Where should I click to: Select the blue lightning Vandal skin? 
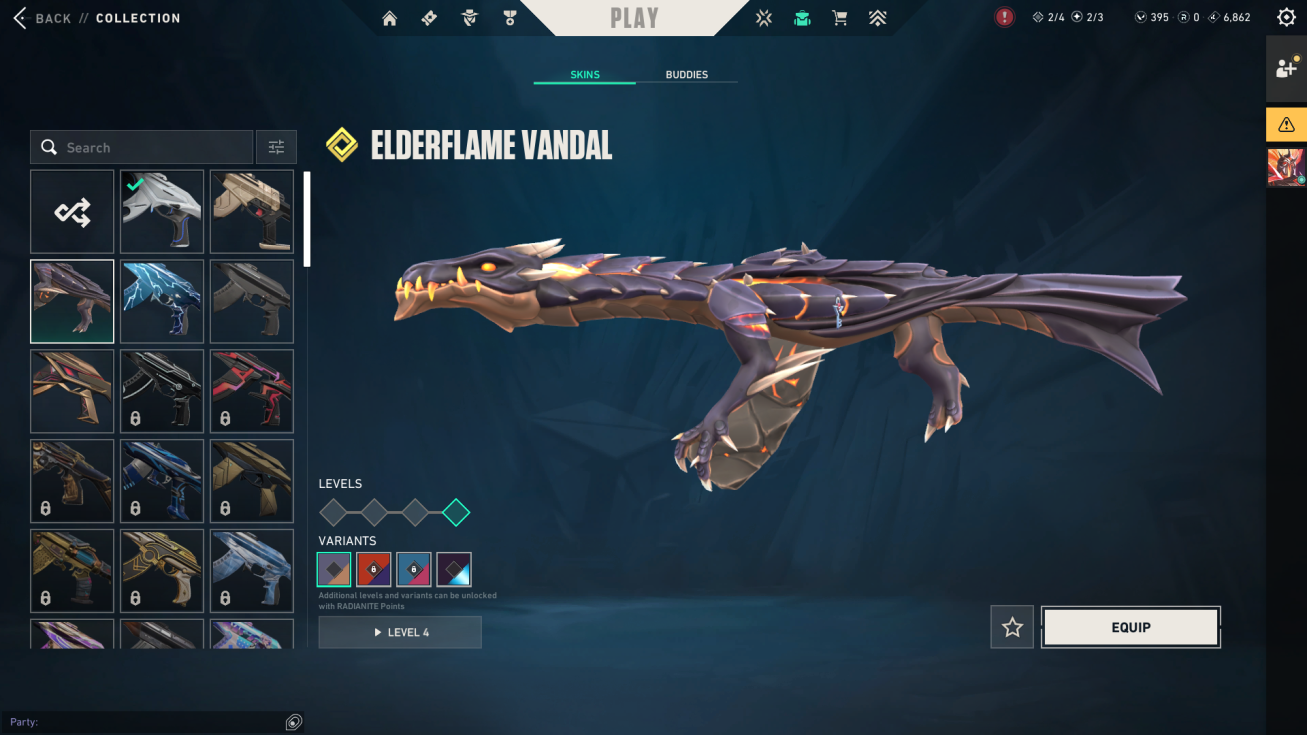pyautogui.click(x=162, y=301)
